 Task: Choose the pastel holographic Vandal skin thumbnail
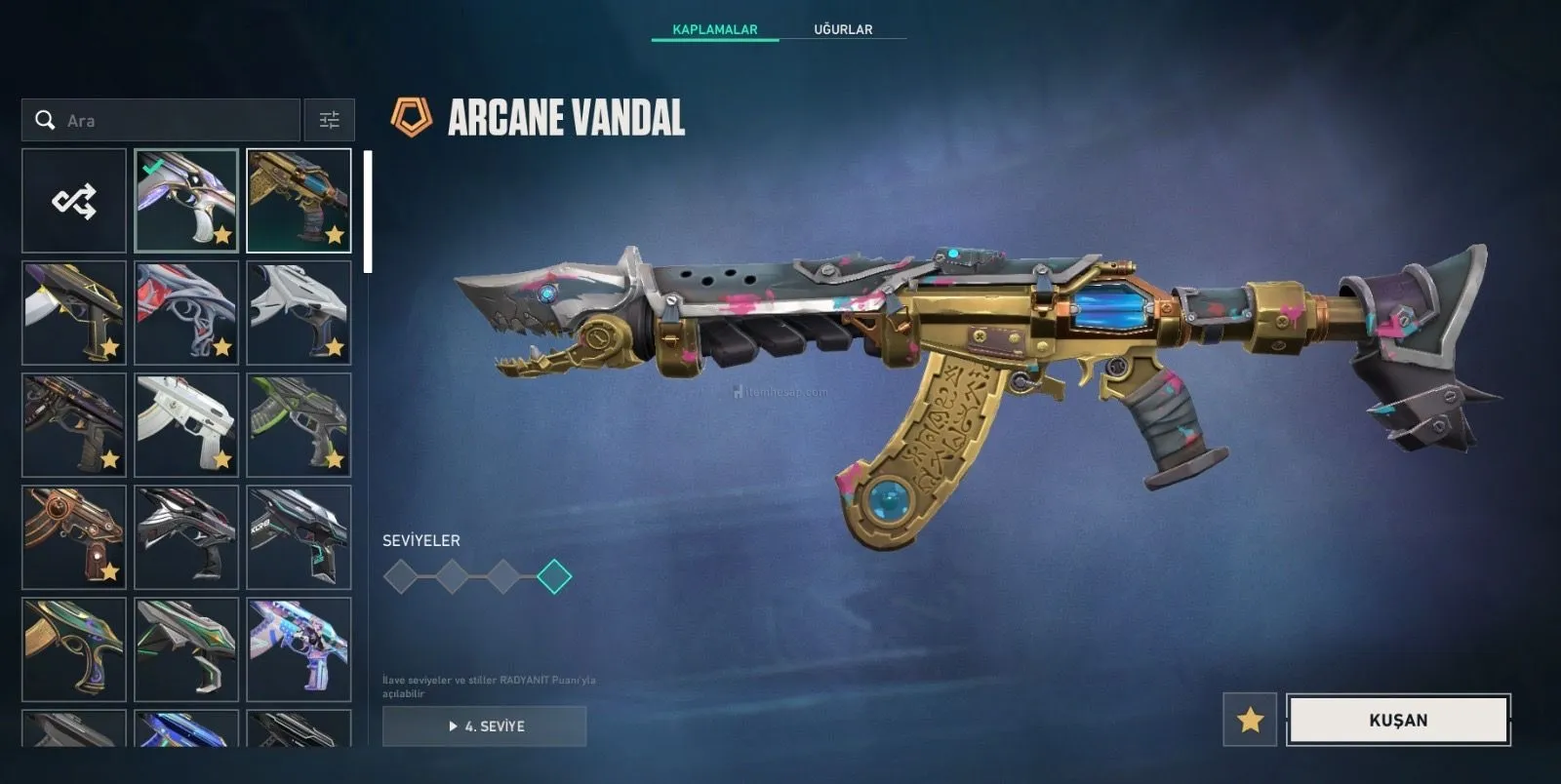tap(299, 649)
